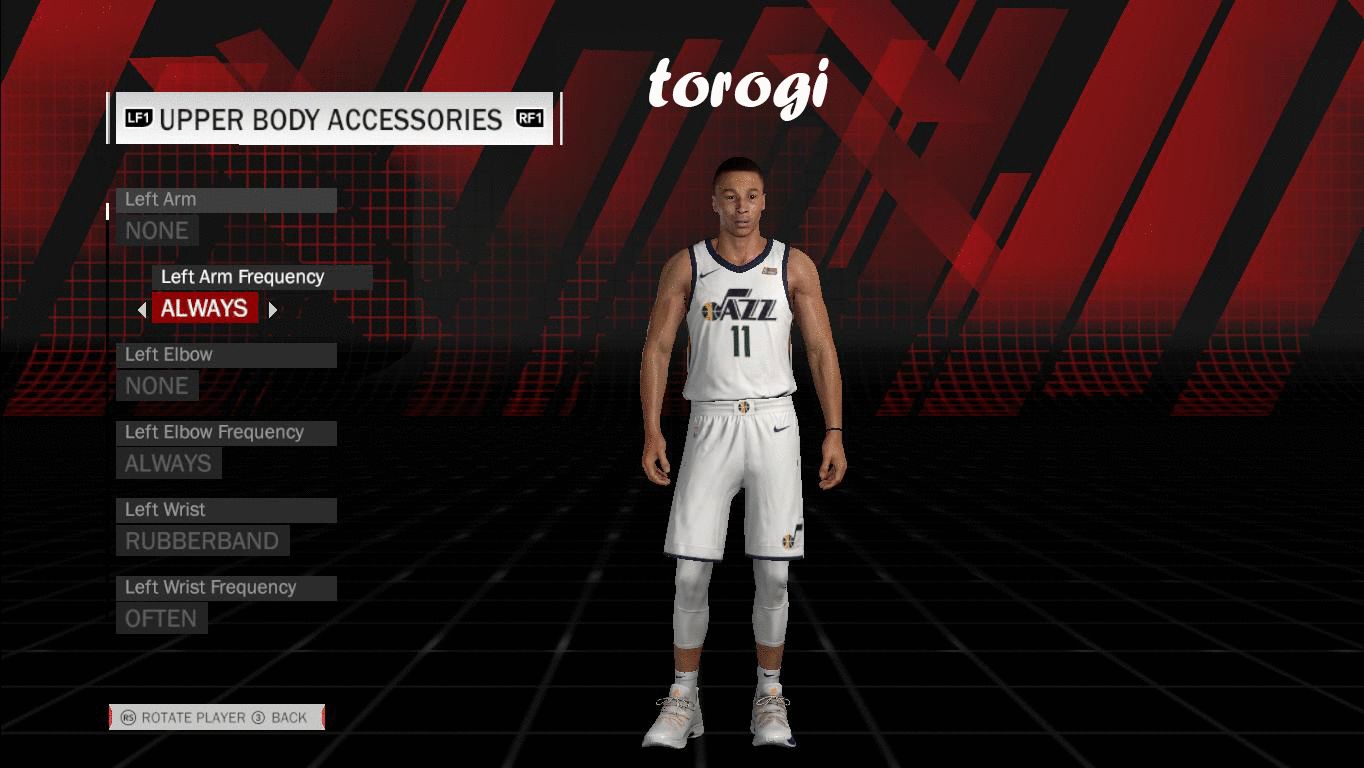Image resolution: width=1364 pixels, height=768 pixels.
Task: Select the Left Wrist RUBBERBAND value
Action: coord(202,541)
